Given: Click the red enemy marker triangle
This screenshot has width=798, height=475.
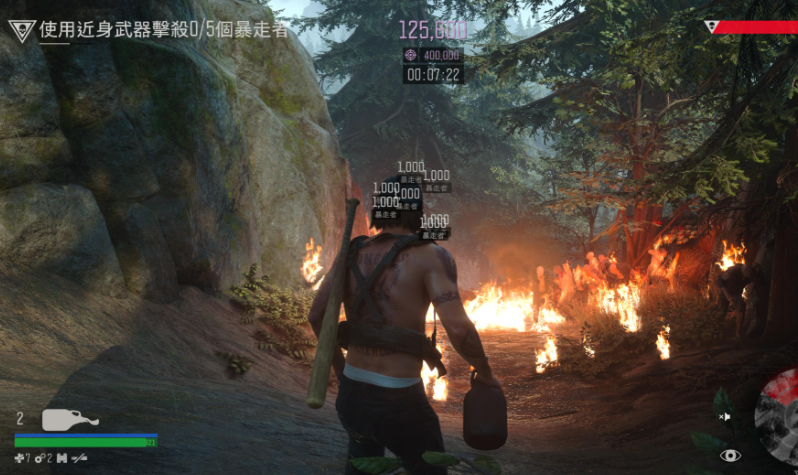Looking at the screenshot, I should coord(711,27).
